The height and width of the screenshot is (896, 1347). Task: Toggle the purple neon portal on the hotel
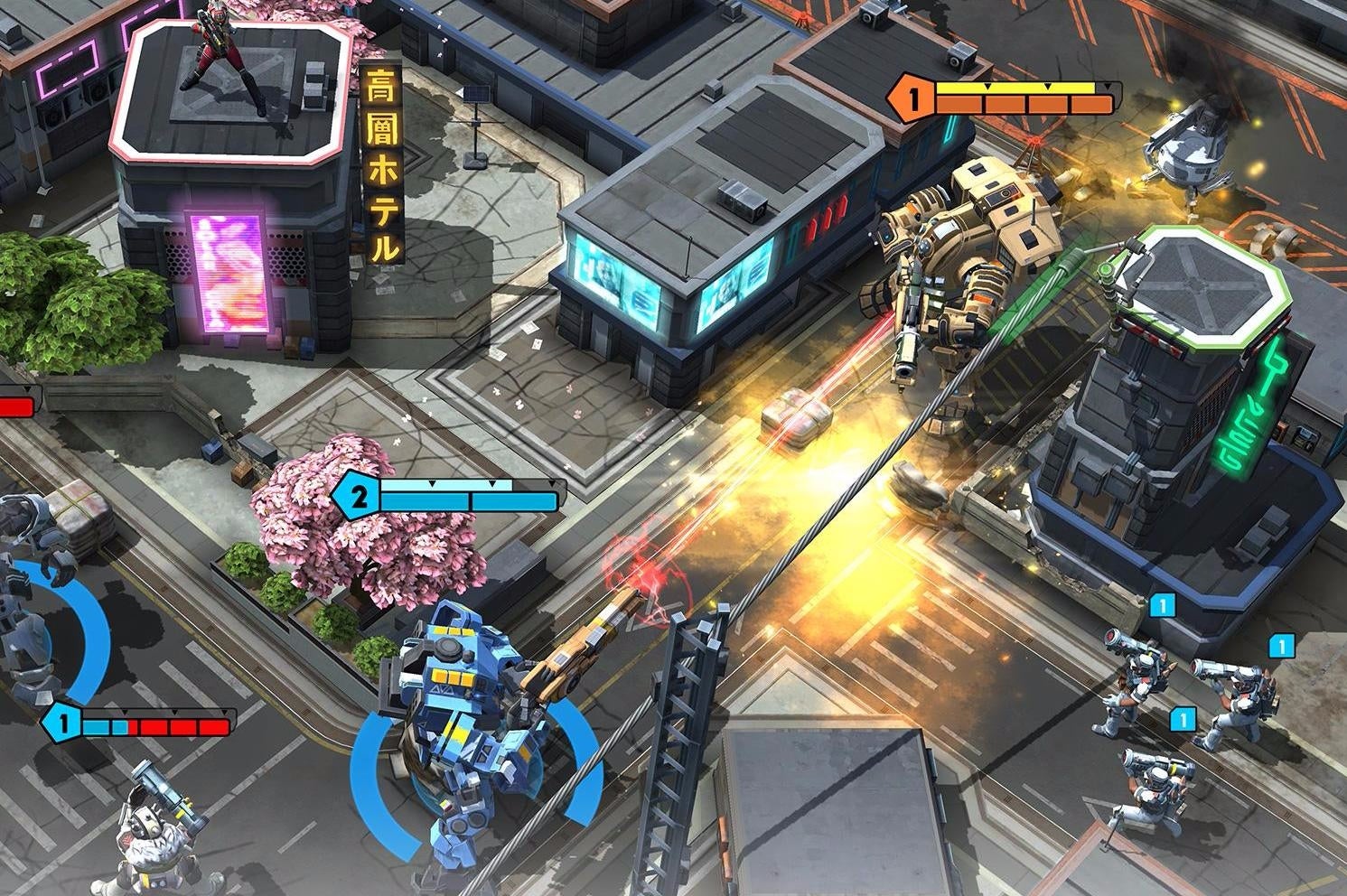point(228,271)
